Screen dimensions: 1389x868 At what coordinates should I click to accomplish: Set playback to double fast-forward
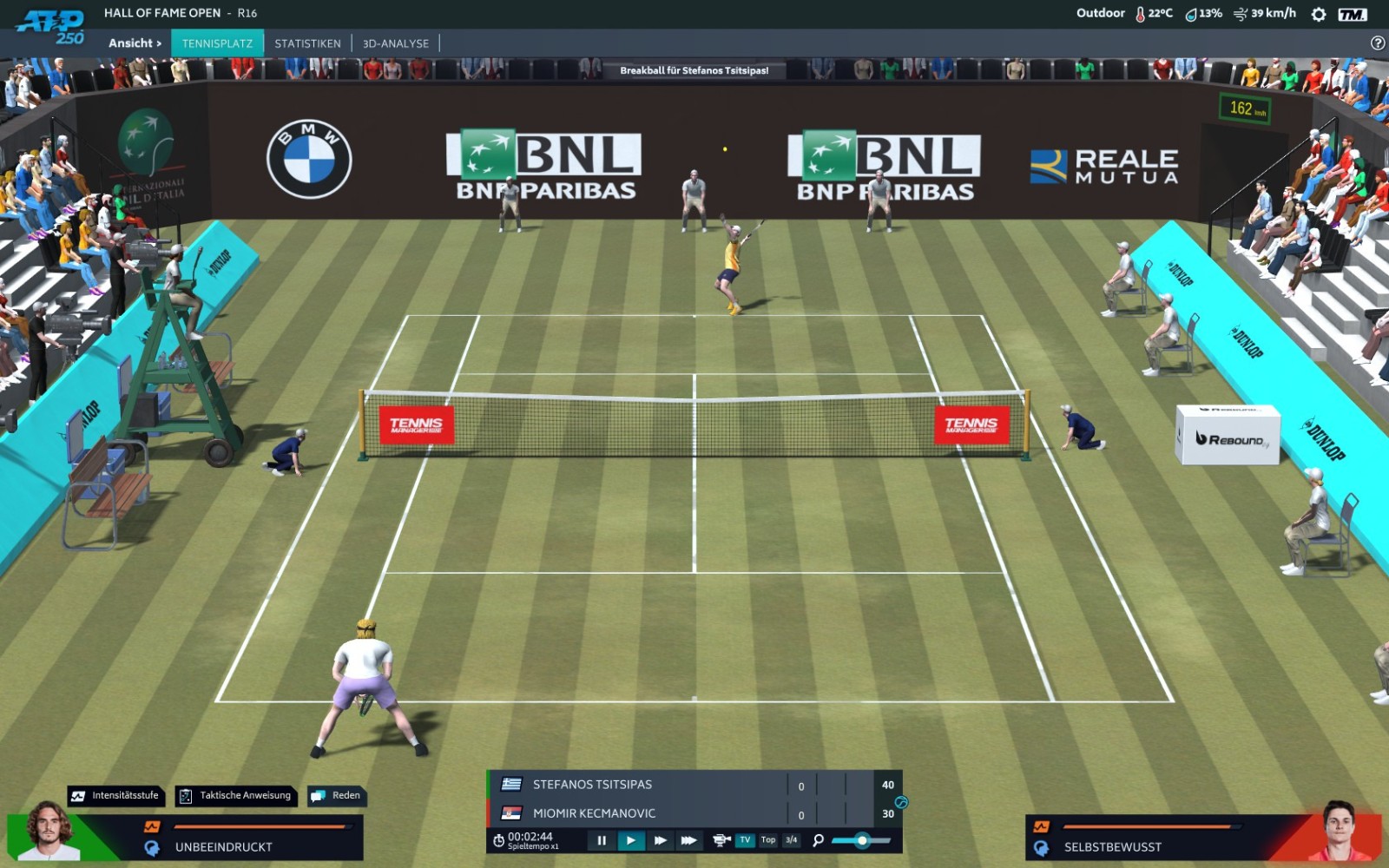coord(660,840)
